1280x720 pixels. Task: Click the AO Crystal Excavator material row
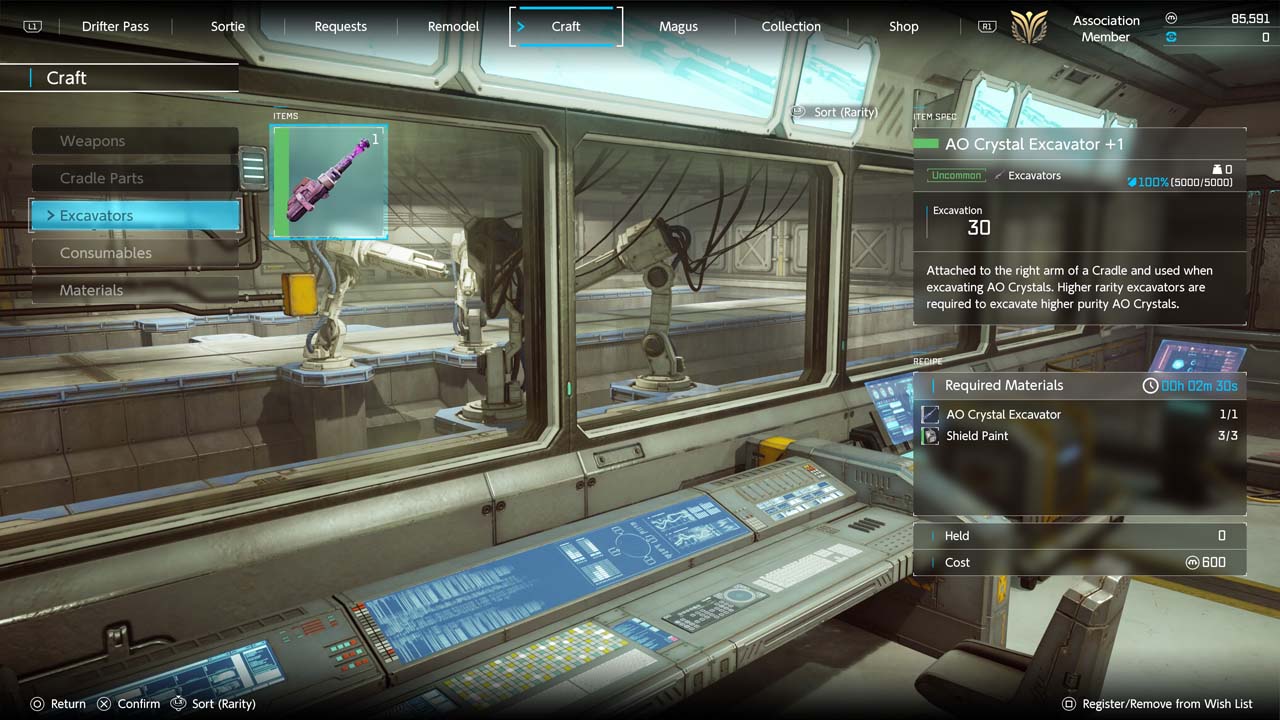point(1079,414)
